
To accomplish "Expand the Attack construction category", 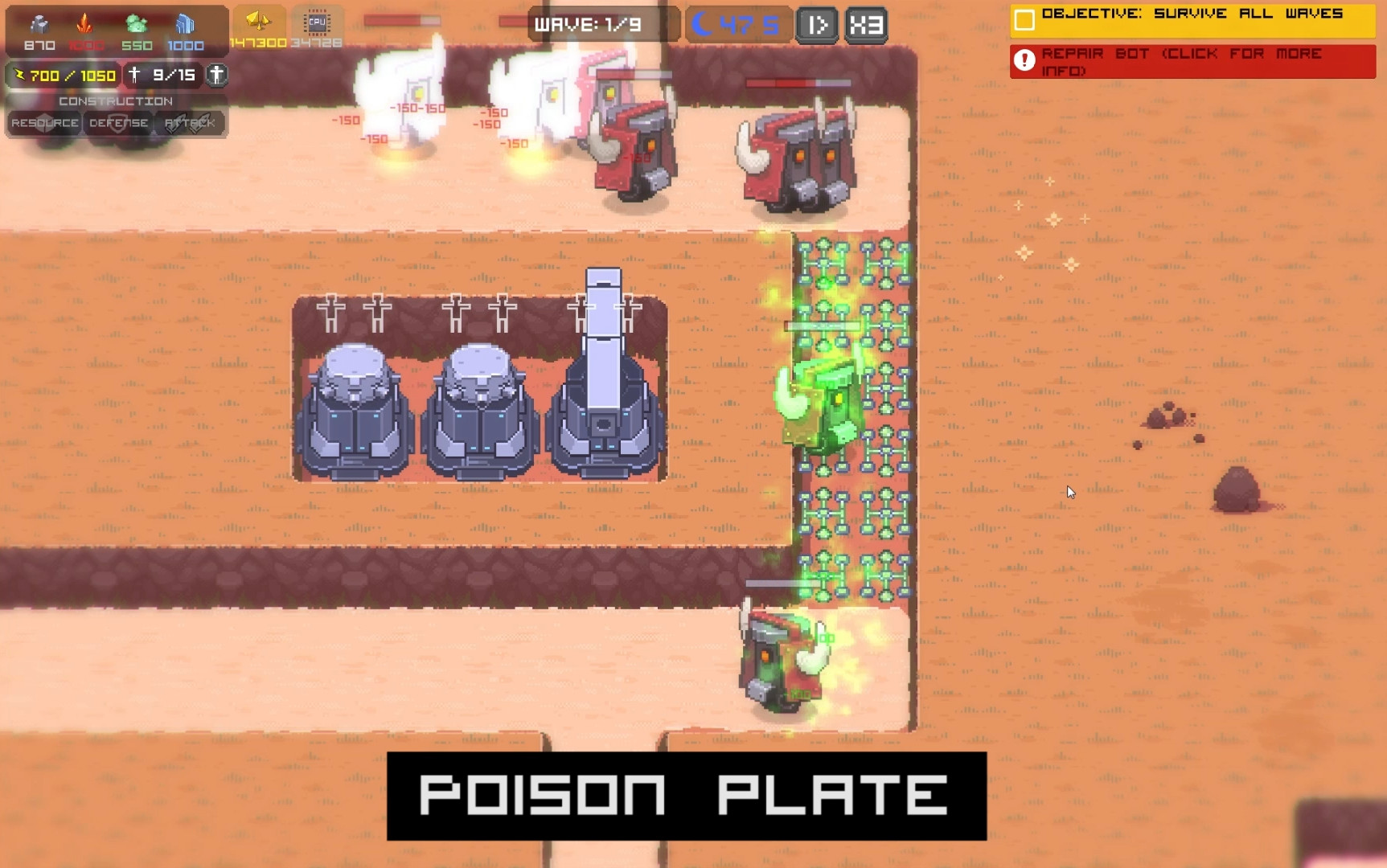I will pos(190,121).
